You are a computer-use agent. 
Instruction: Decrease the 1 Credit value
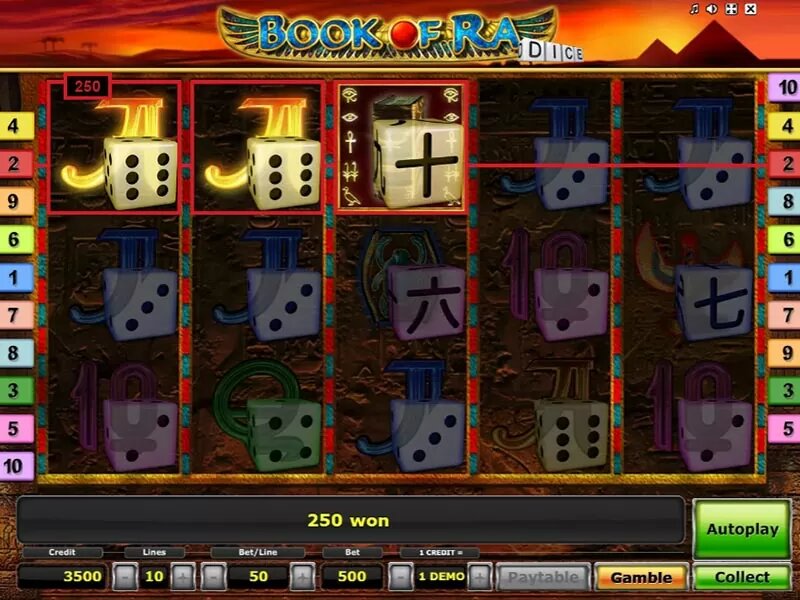coord(399,577)
